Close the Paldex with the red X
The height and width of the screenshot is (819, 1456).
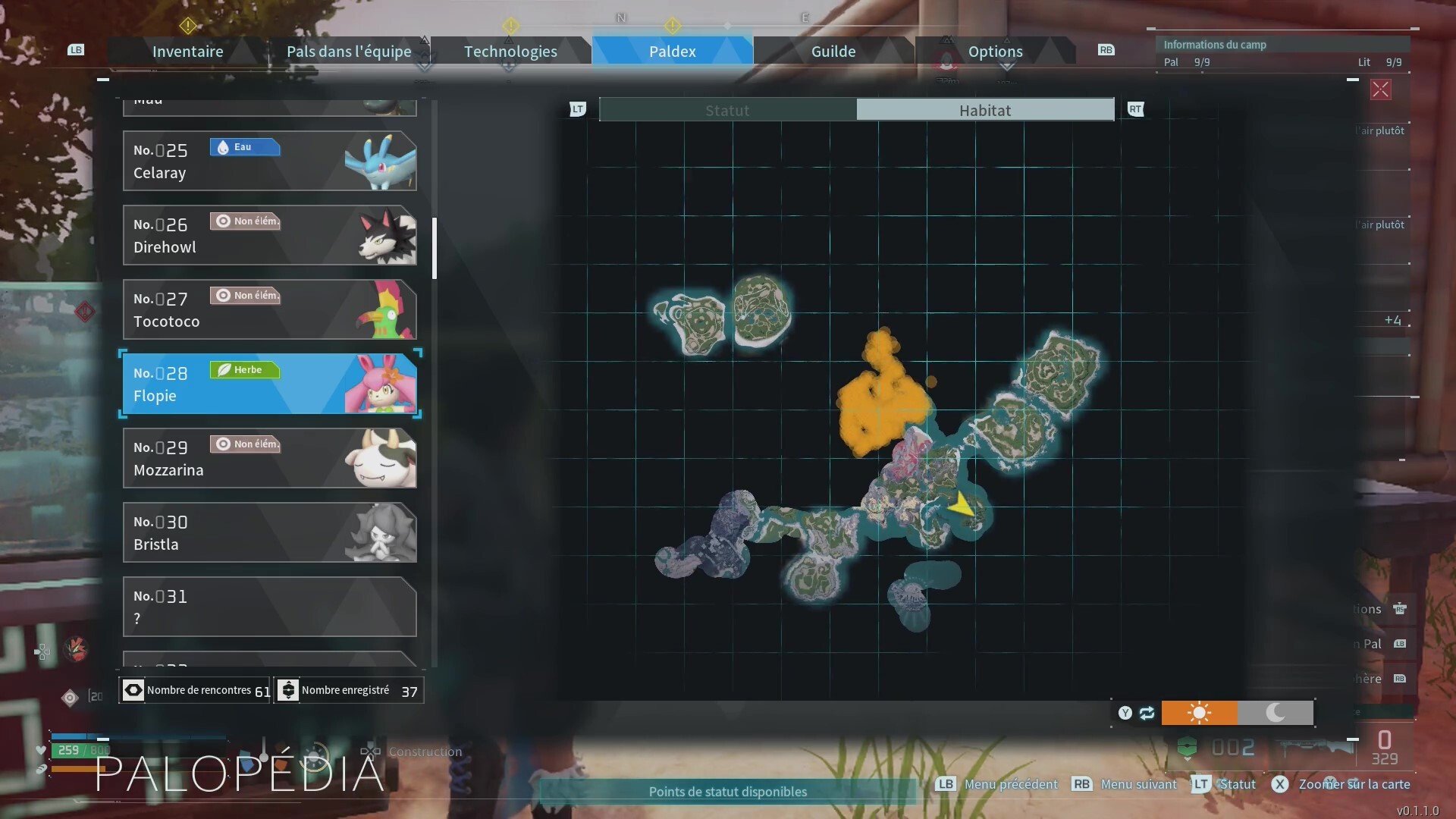[1380, 90]
